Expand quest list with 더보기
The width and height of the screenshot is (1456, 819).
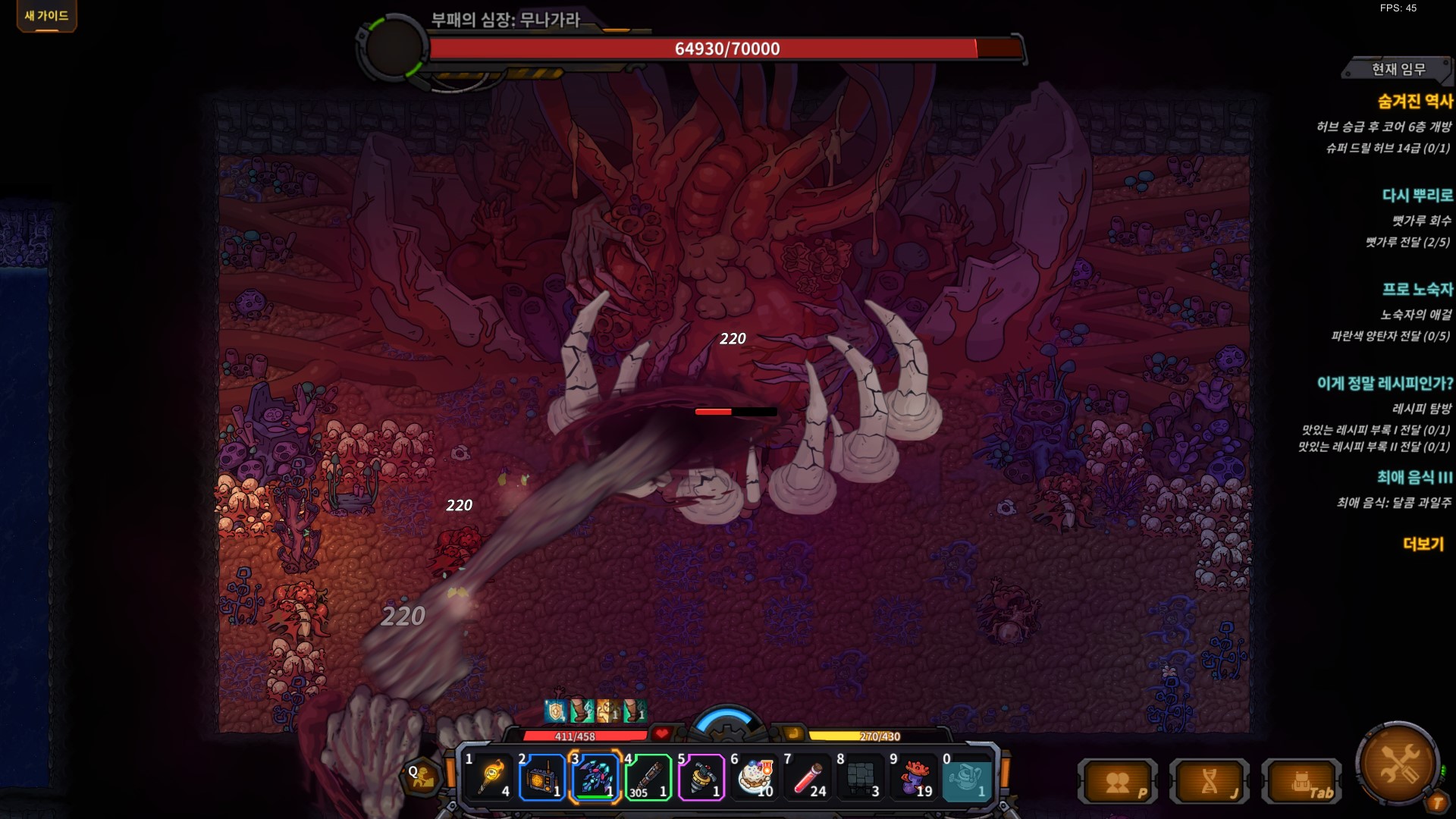[x=1423, y=544]
